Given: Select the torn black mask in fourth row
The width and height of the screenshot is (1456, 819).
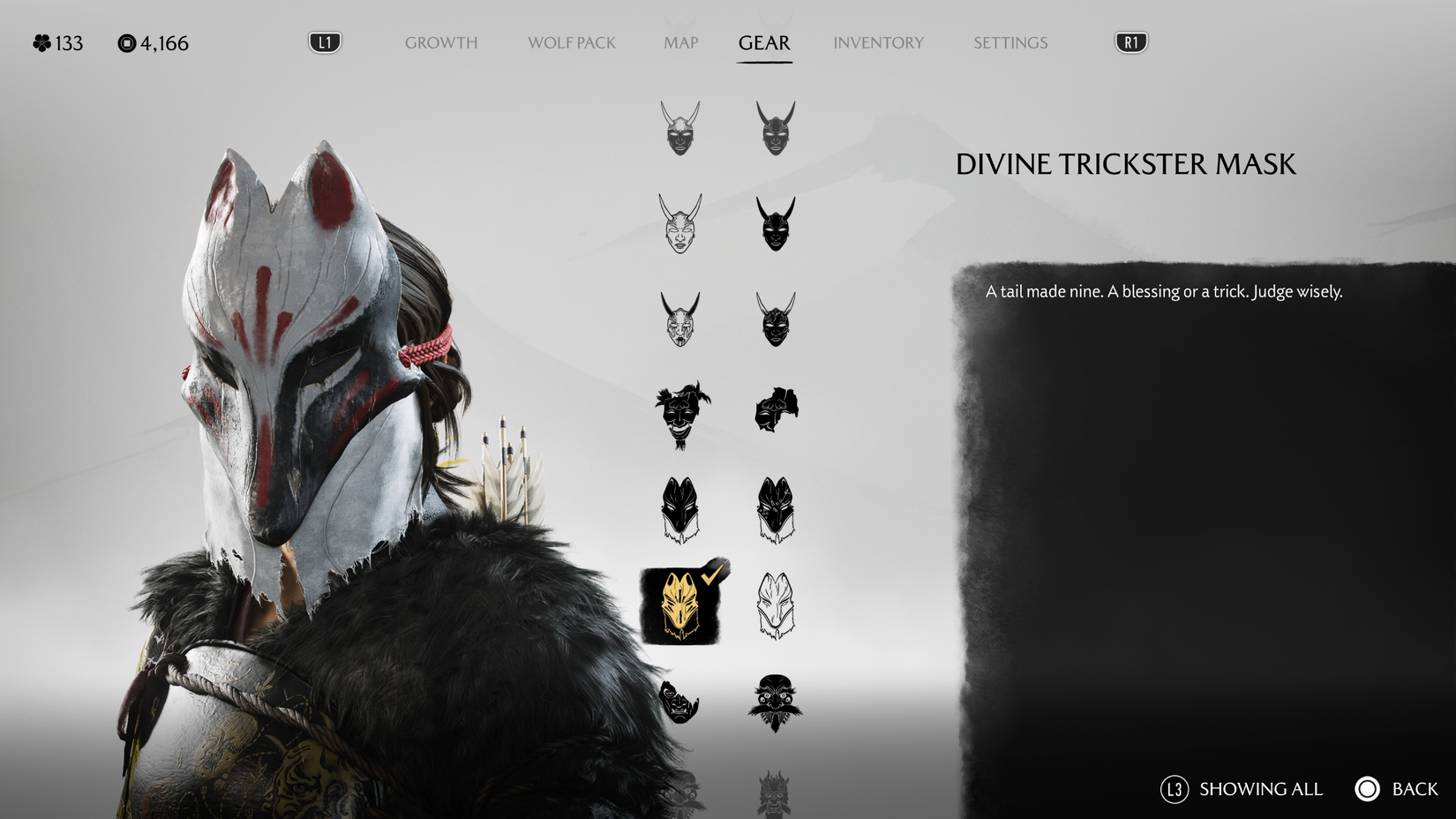Looking at the screenshot, I should click(x=777, y=410).
